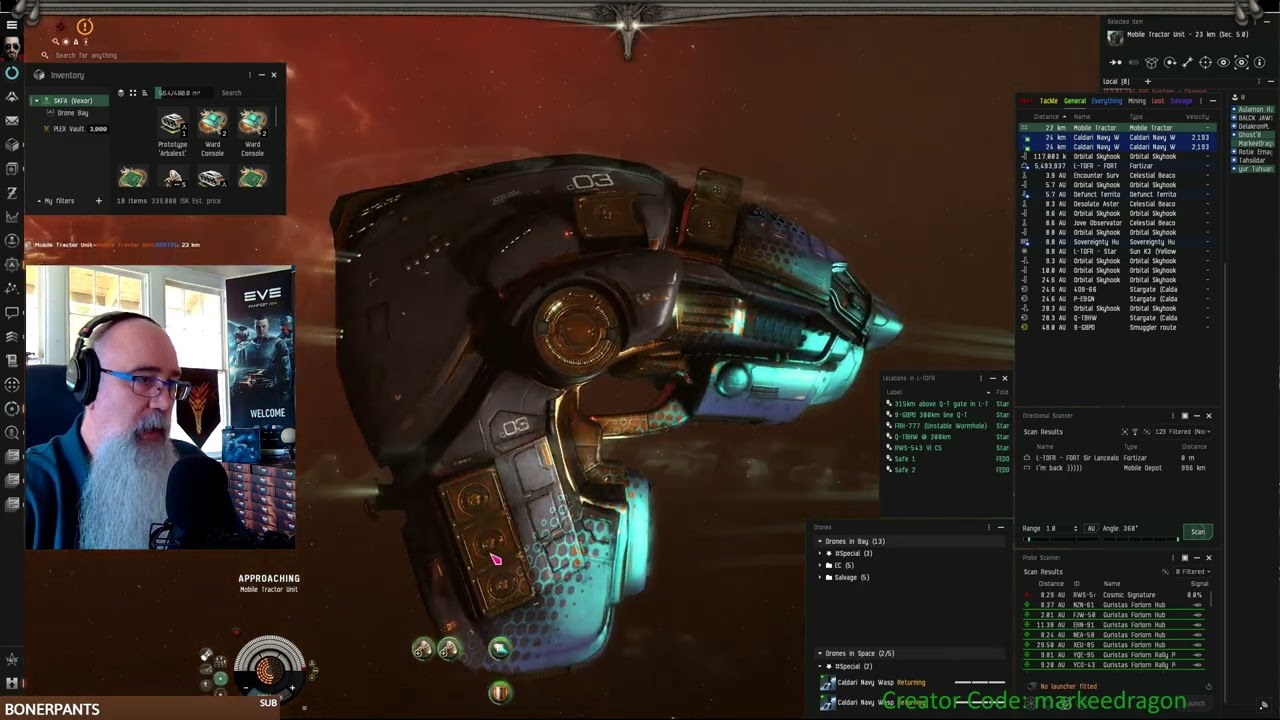Close the Inventory window

[274, 75]
